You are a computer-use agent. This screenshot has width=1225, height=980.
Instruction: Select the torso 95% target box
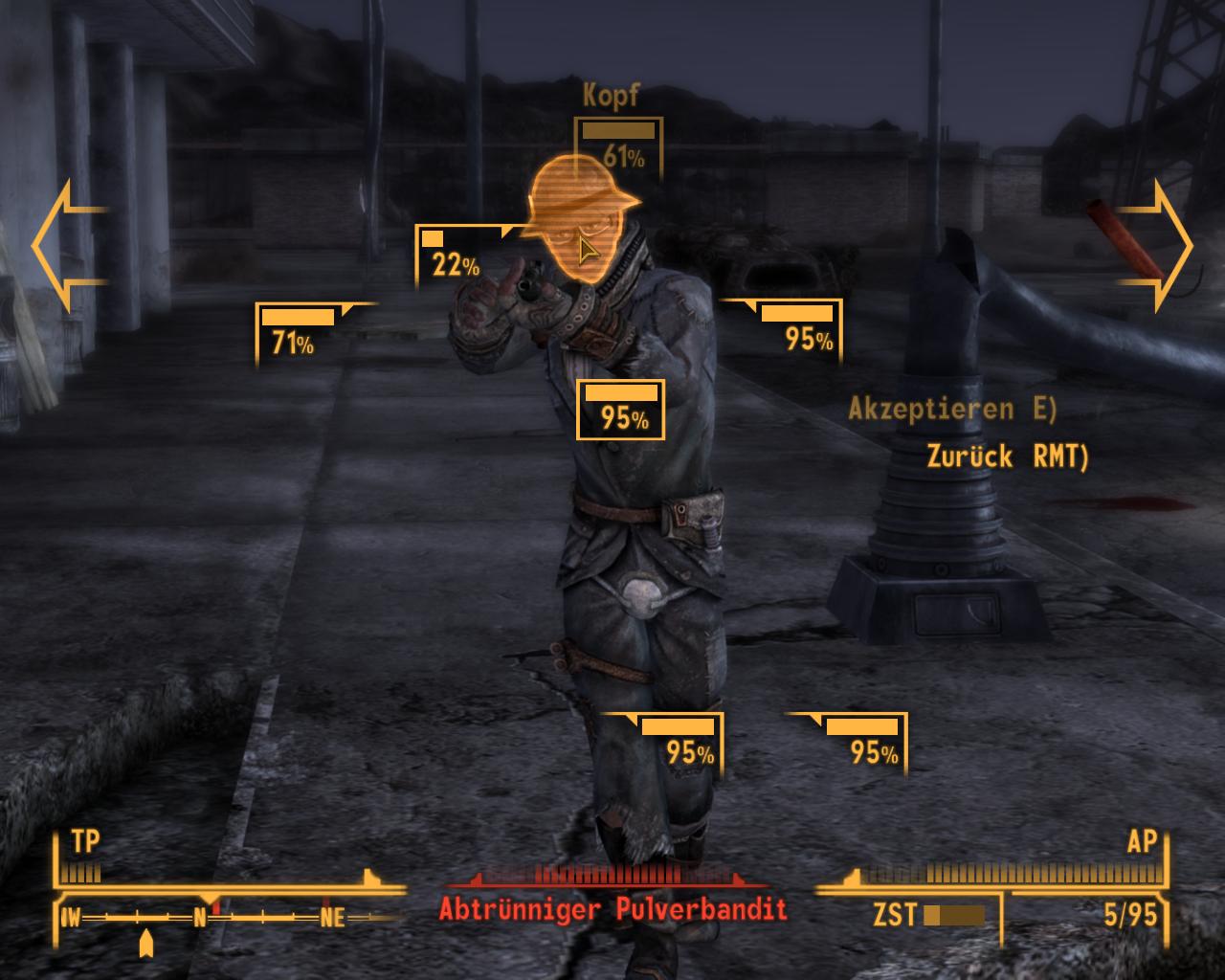click(x=620, y=409)
